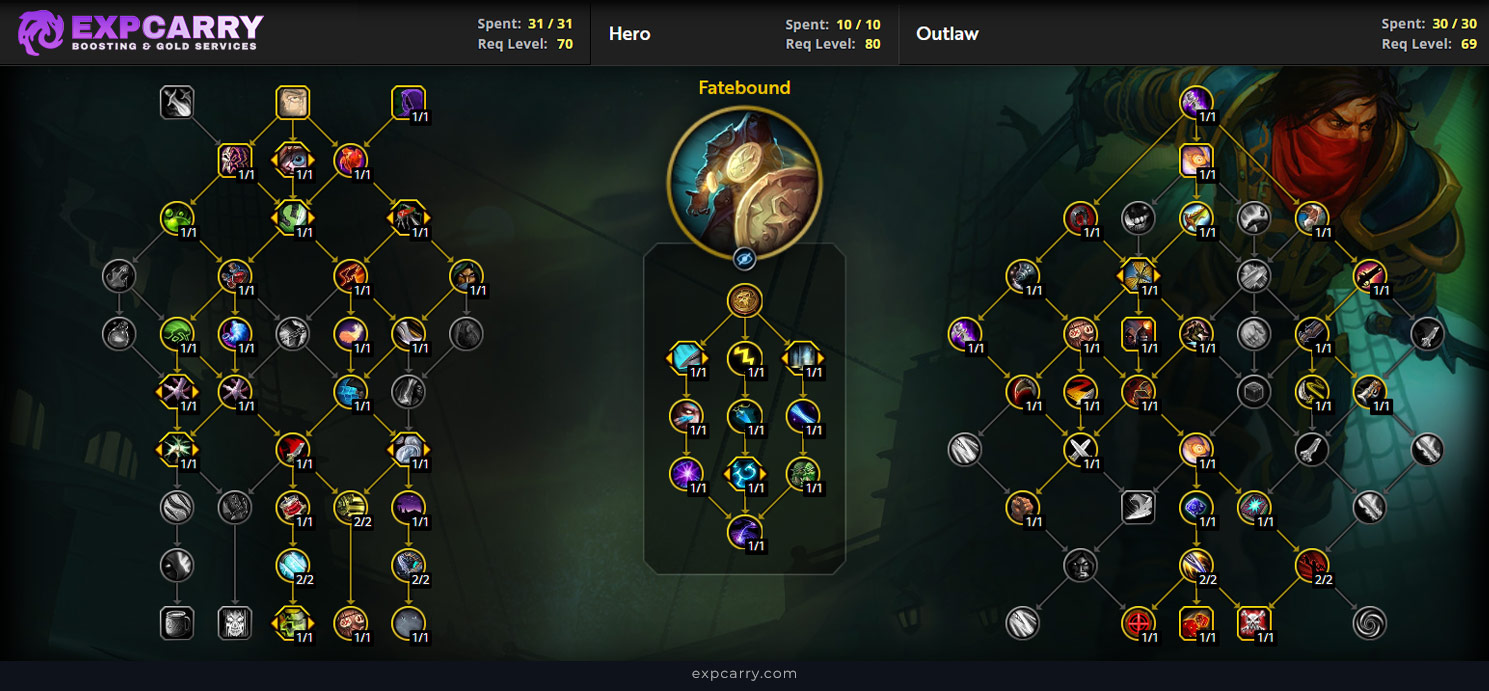This screenshot has width=1489, height=691.
Task: Open the ExpCarry logo link
Action: [140, 32]
